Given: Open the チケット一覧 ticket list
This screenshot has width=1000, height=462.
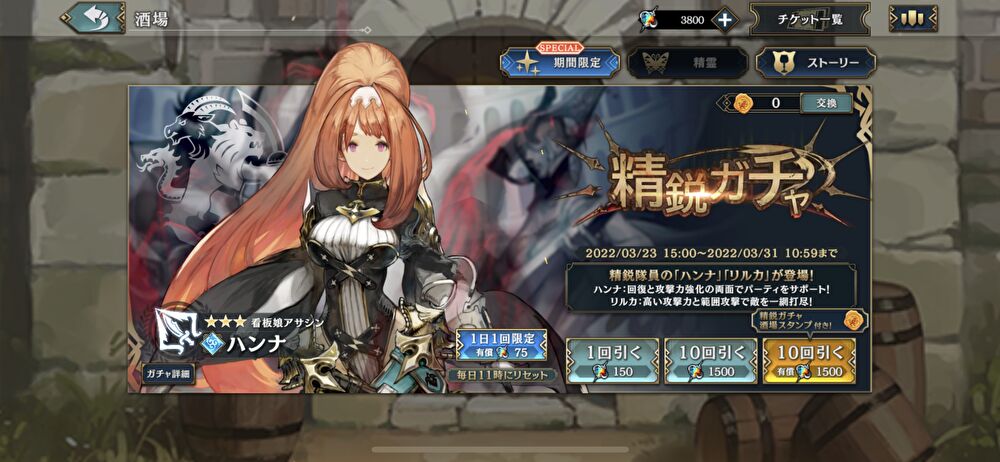Looking at the screenshot, I should point(808,19).
